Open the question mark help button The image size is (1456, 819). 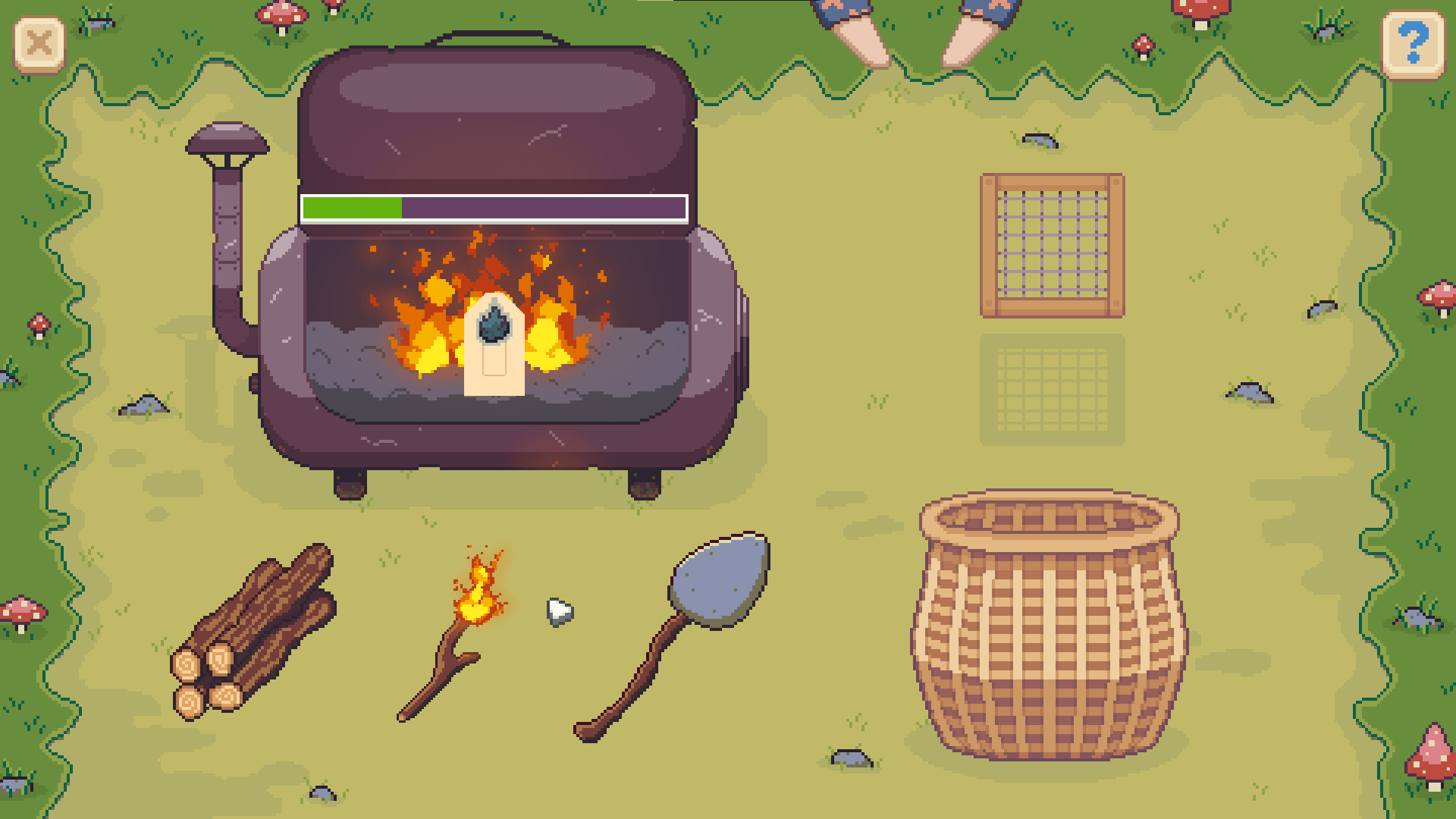click(1414, 44)
